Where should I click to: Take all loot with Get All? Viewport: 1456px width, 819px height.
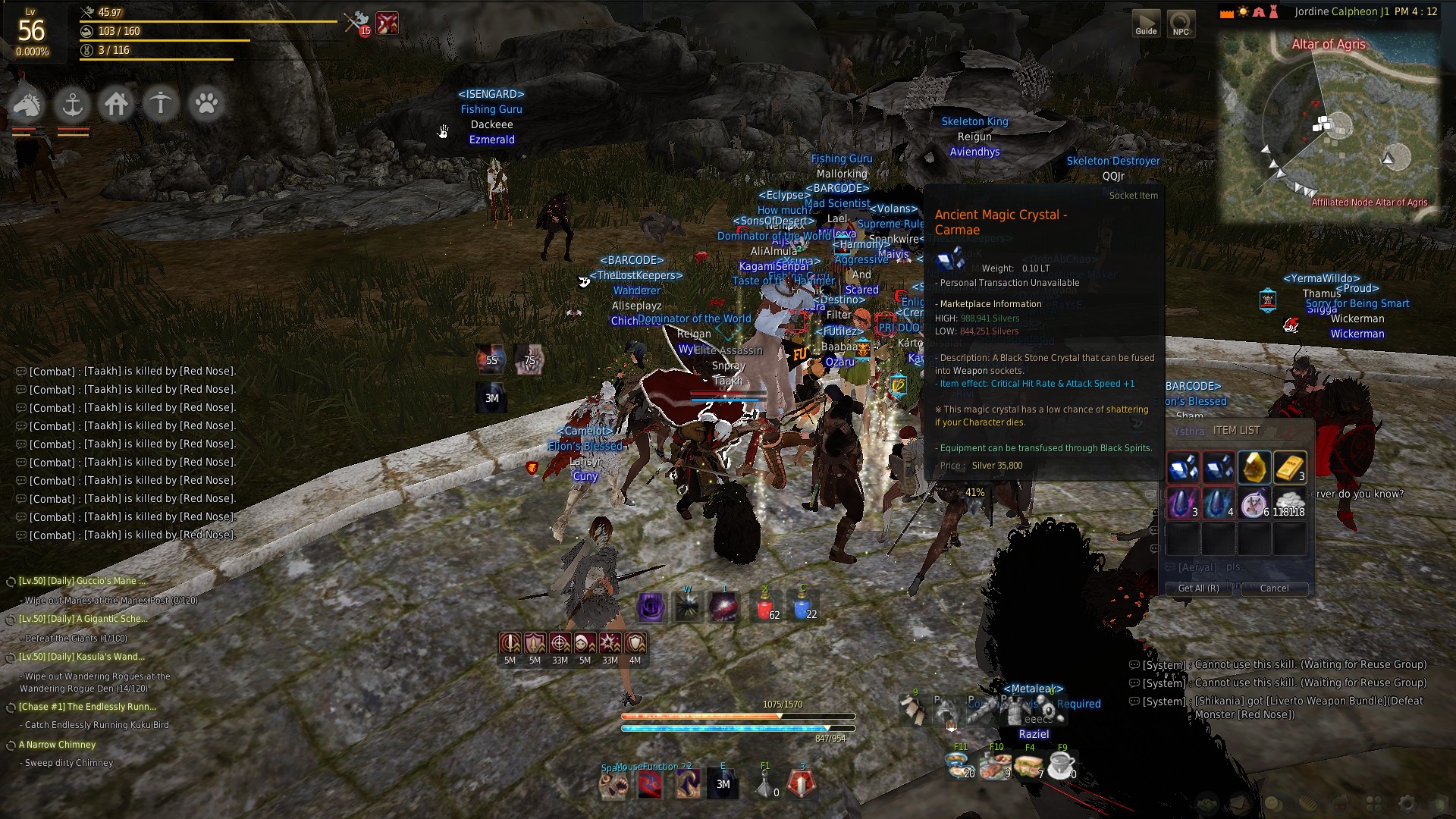click(1198, 588)
